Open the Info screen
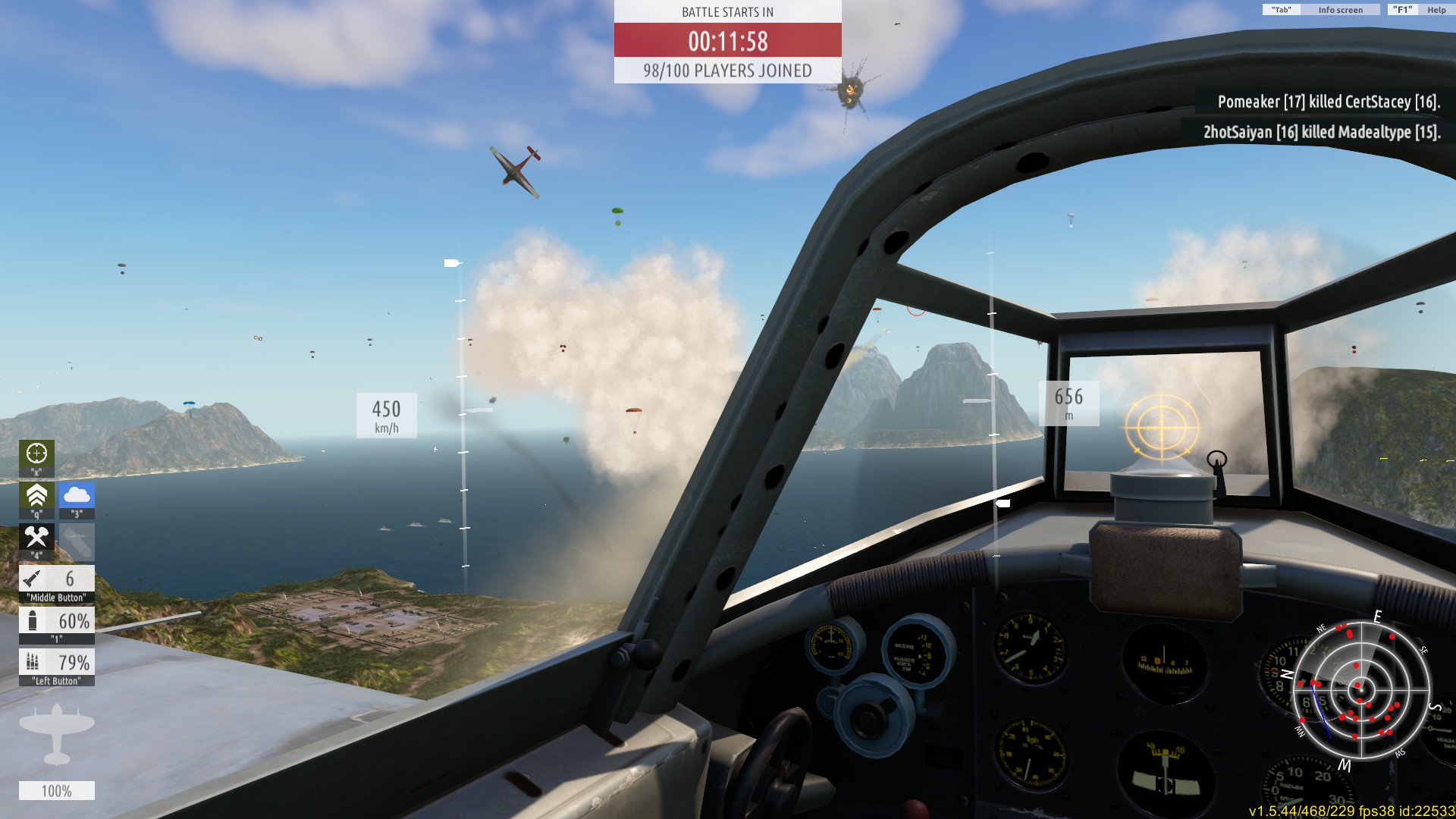The height and width of the screenshot is (819, 1456). coord(1339,10)
